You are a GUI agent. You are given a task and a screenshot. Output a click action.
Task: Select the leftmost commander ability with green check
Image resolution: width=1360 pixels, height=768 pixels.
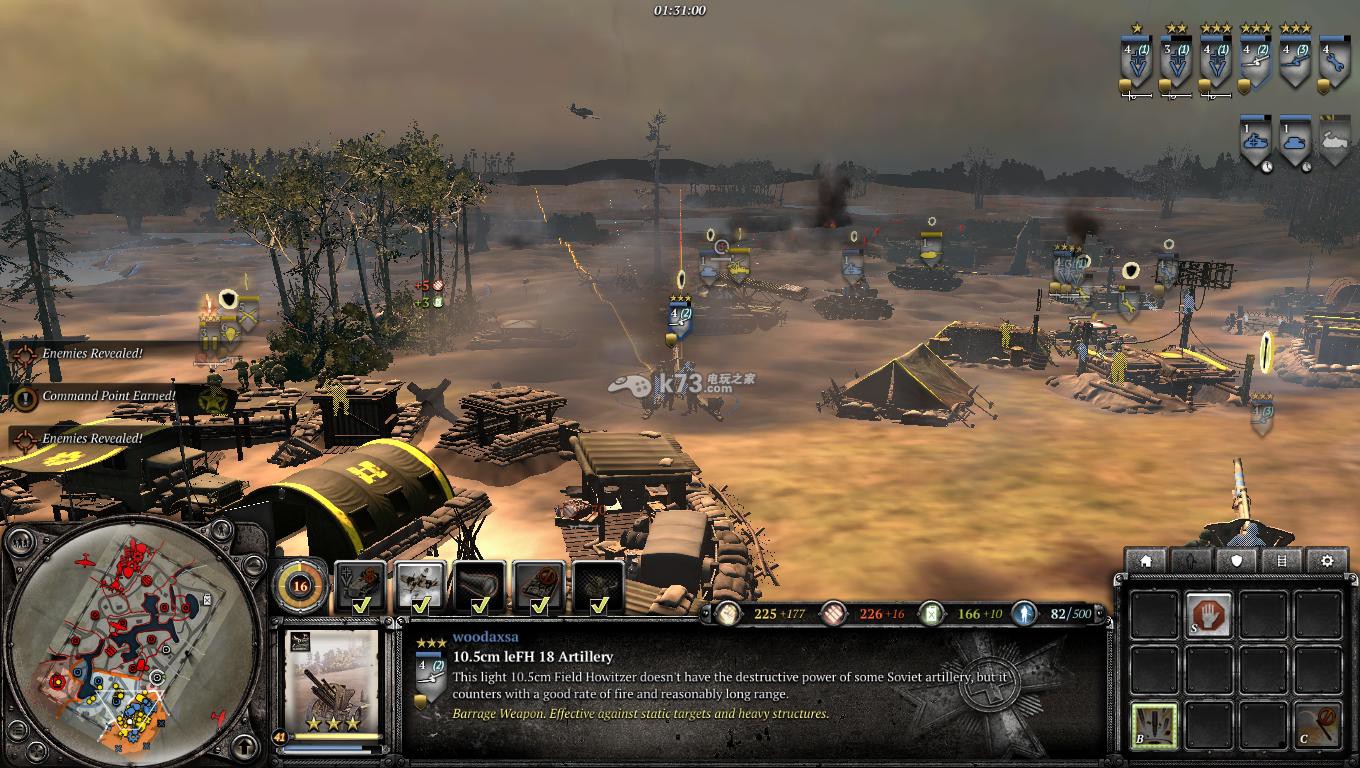[361, 586]
